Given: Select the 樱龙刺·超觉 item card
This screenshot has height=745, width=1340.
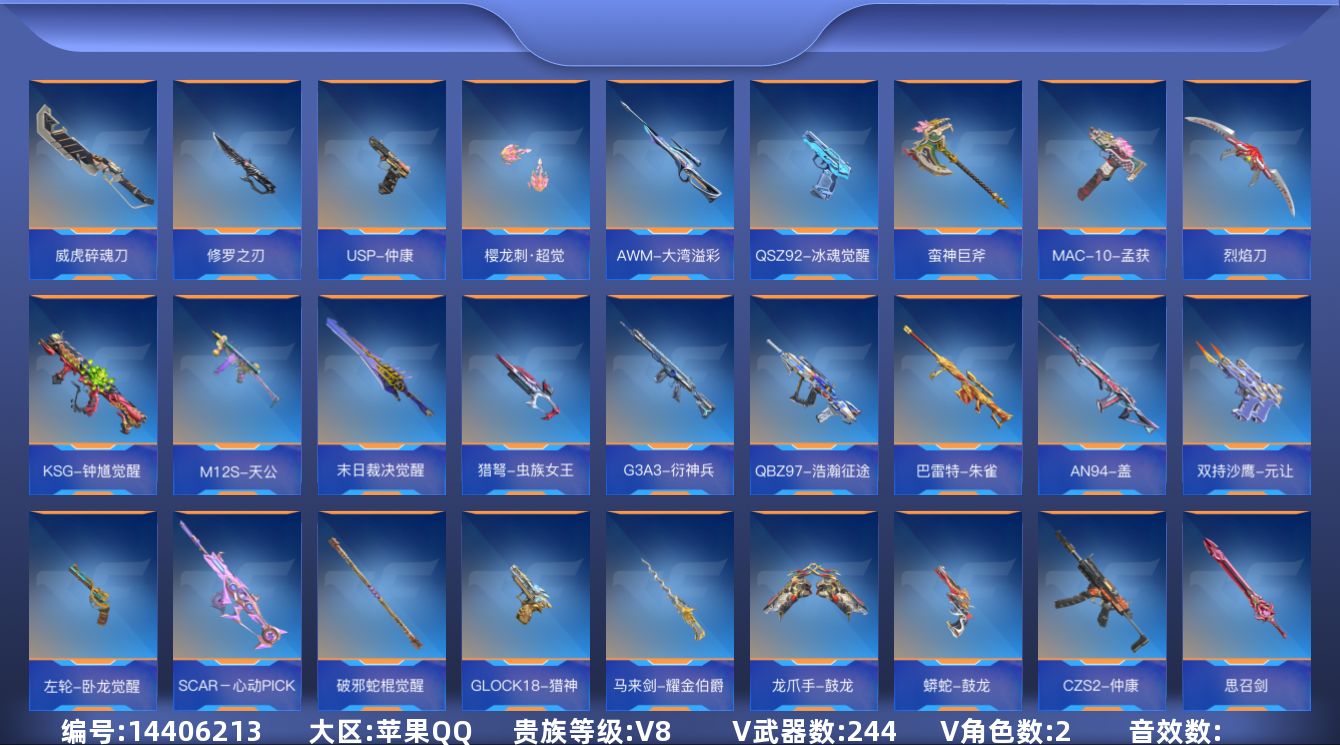Looking at the screenshot, I should (x=525, y=170).
